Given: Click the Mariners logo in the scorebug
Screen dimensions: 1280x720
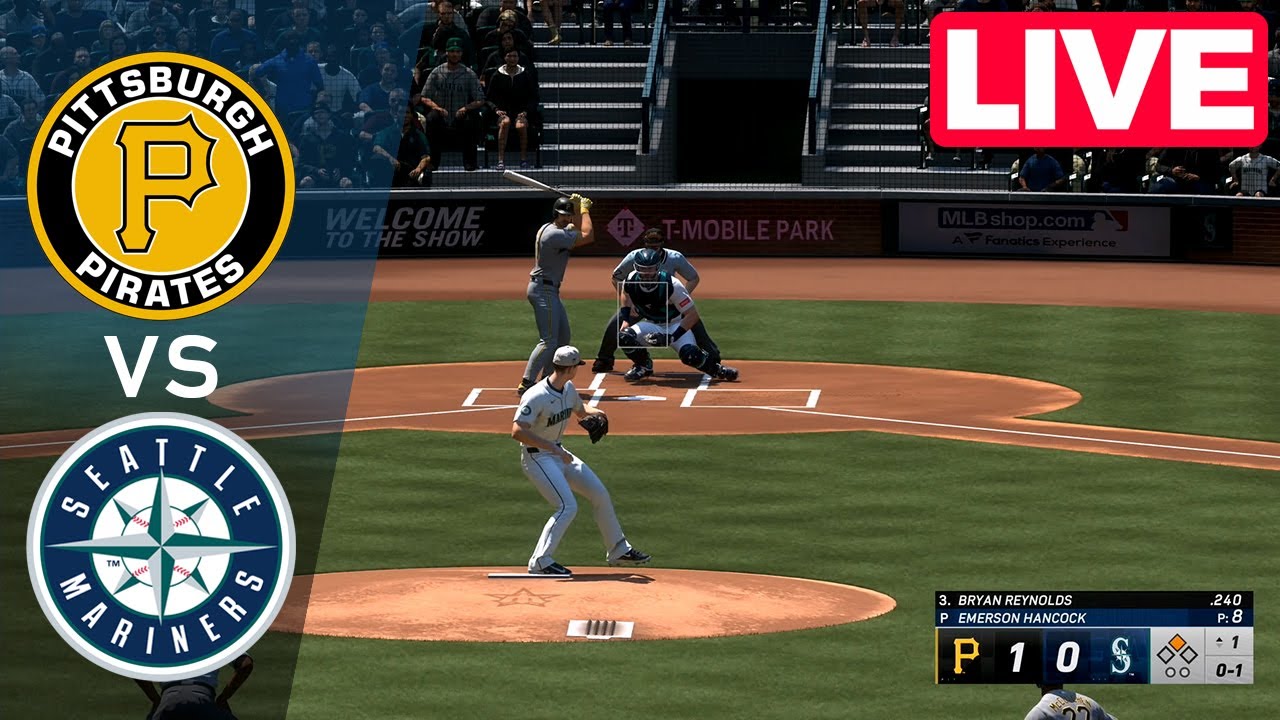Looking at the screenshot, I should click(1119, 657).
